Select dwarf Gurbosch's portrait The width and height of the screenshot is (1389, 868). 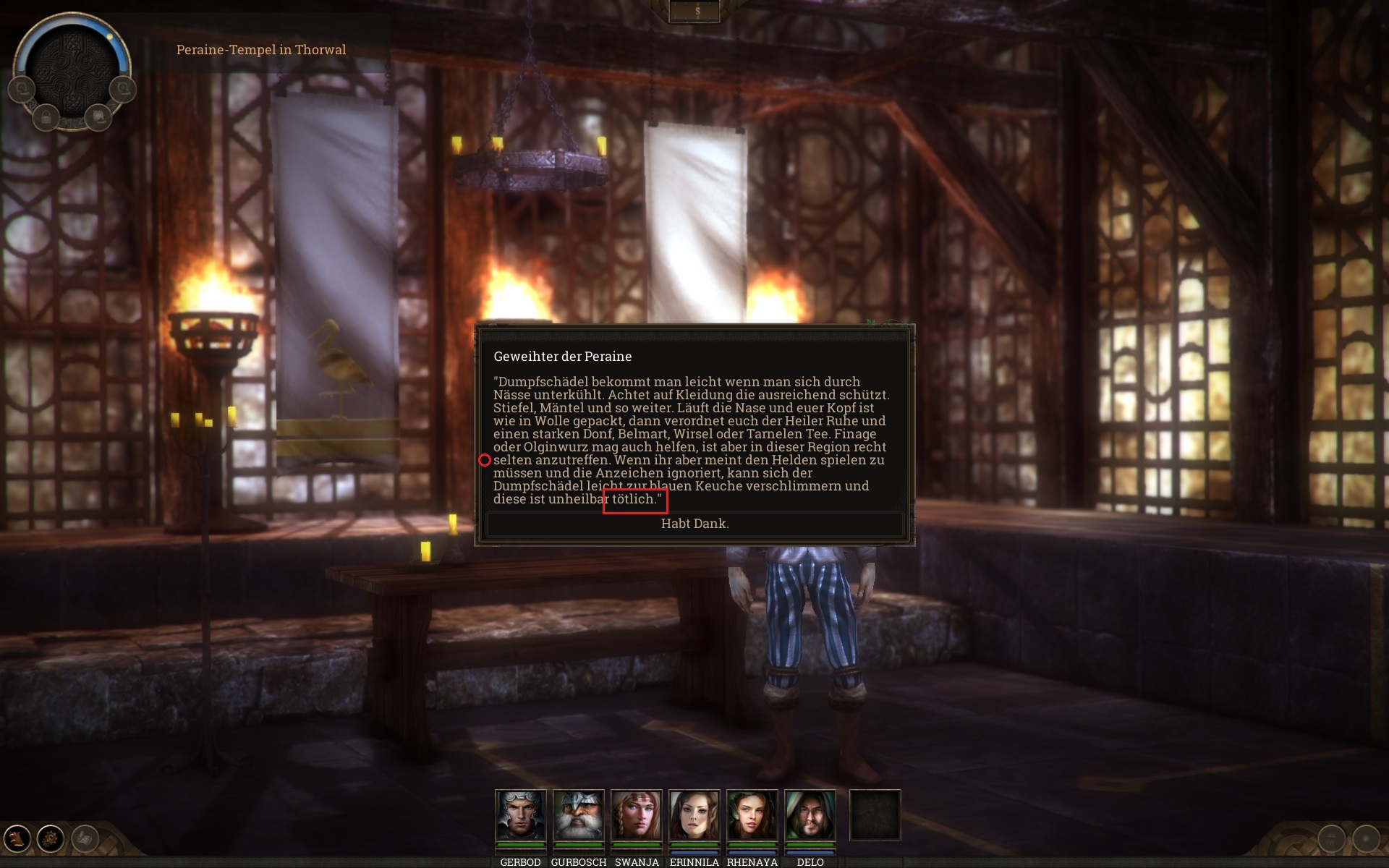(578, 815)
